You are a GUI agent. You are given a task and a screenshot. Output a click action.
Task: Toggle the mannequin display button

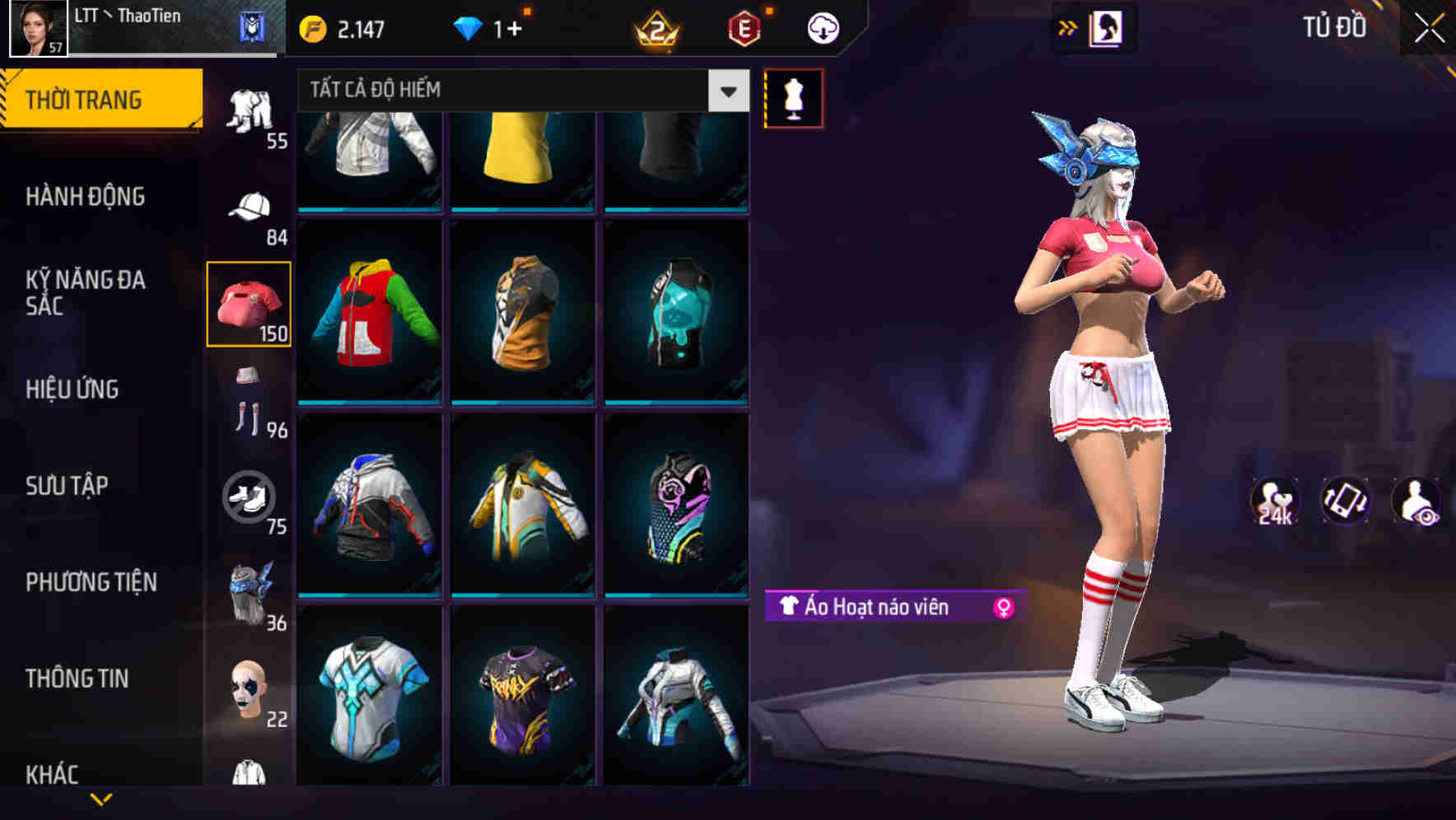tap(793, 99)
